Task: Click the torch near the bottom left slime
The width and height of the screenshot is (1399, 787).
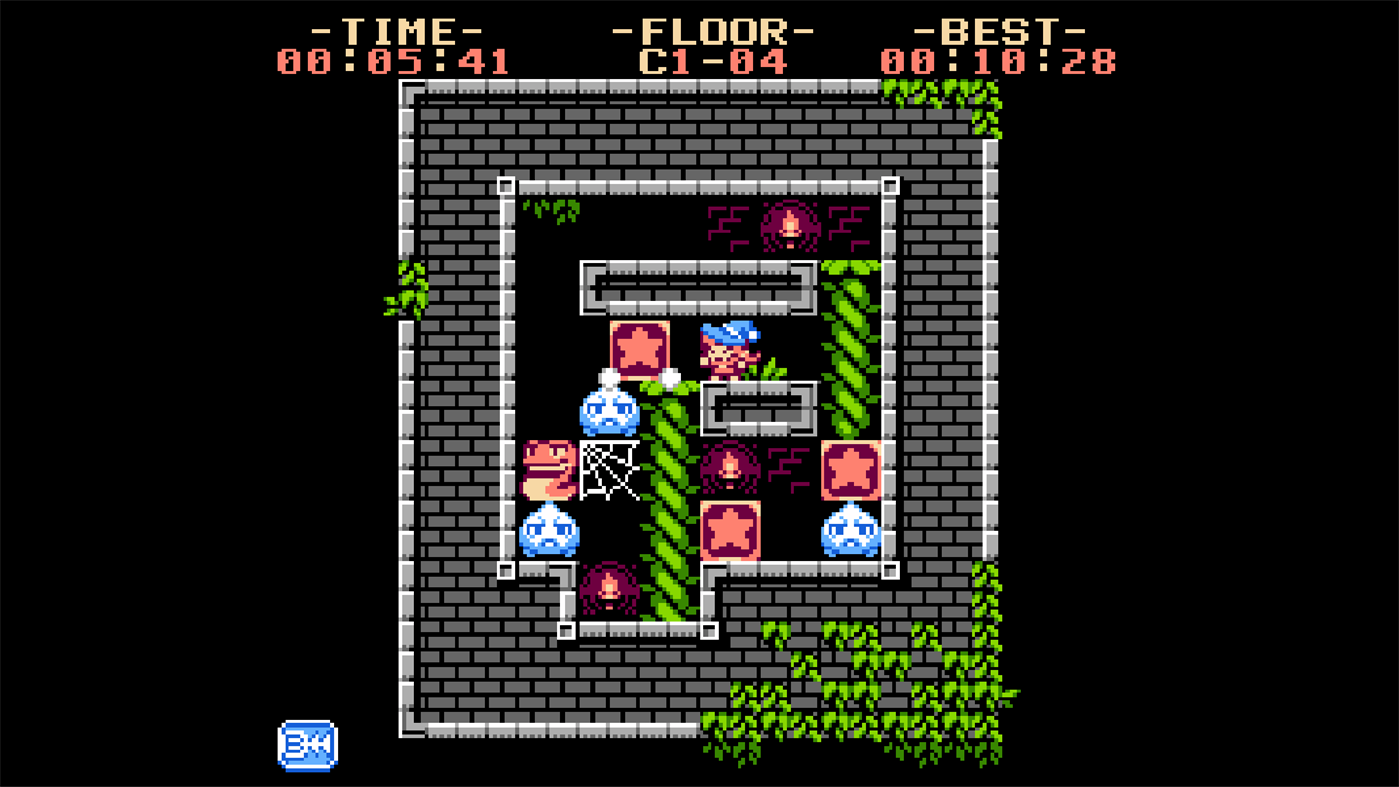Action: click(608, 590)
